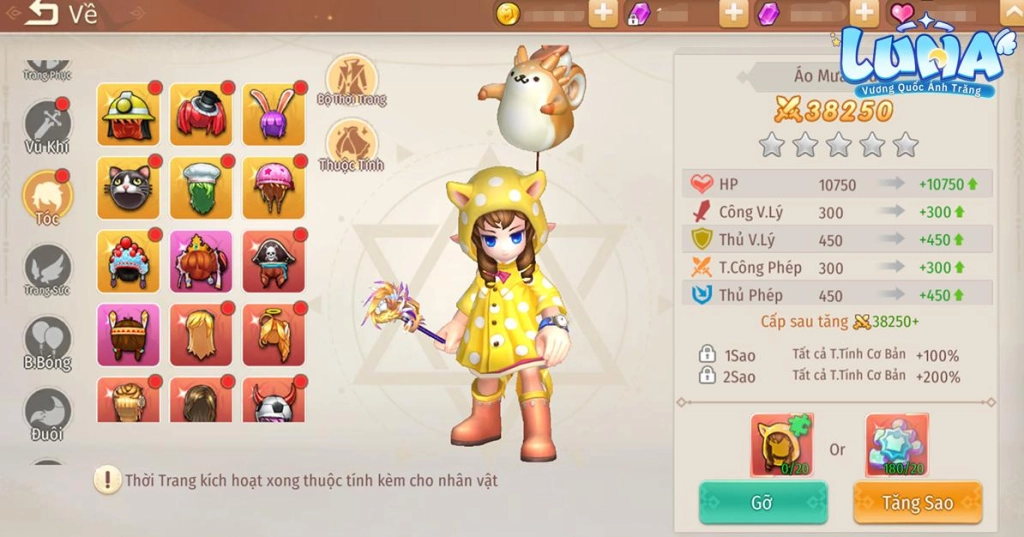This screenshot has height=537, width=1024.
Task: Select the green hair with chef hat
Action: tap(201, 188)
